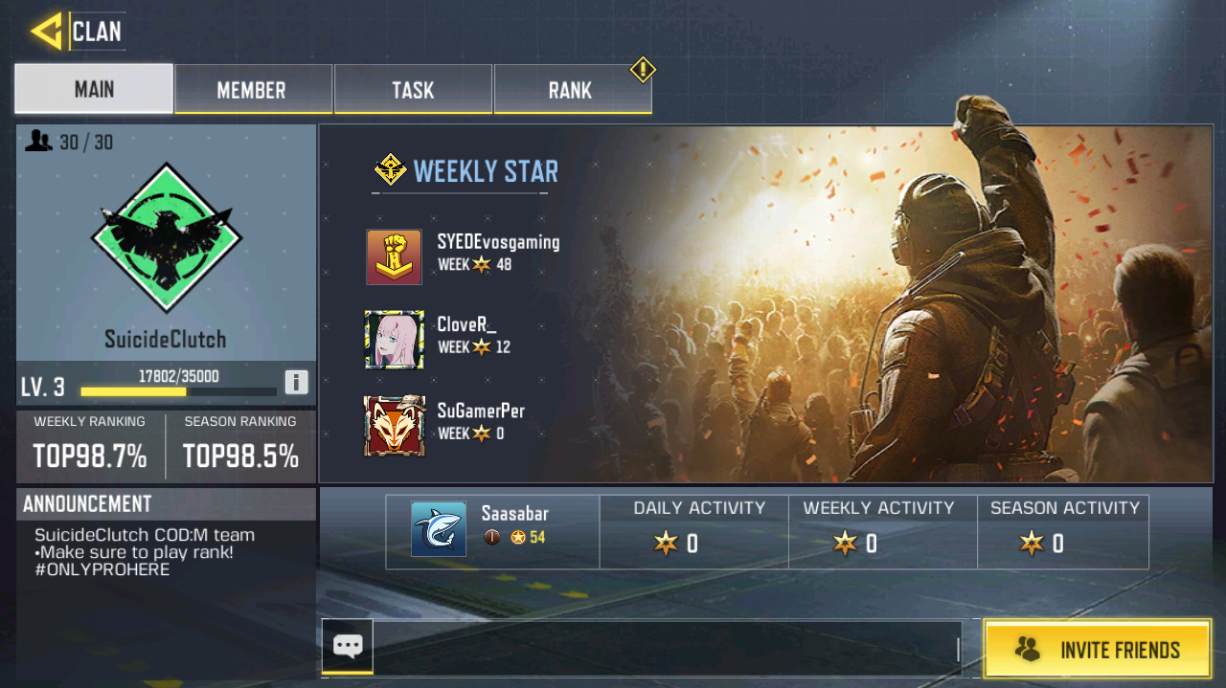View Saasabar's shark avatar profile
The image size is (1226, 688).
coord(438,529)
